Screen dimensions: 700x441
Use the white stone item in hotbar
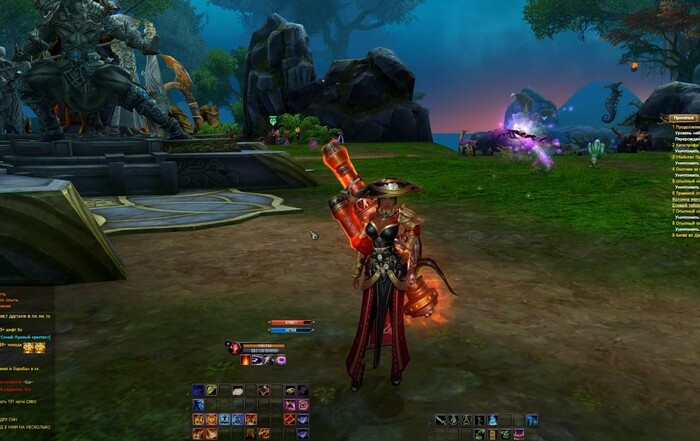click(x=238, y=390)
